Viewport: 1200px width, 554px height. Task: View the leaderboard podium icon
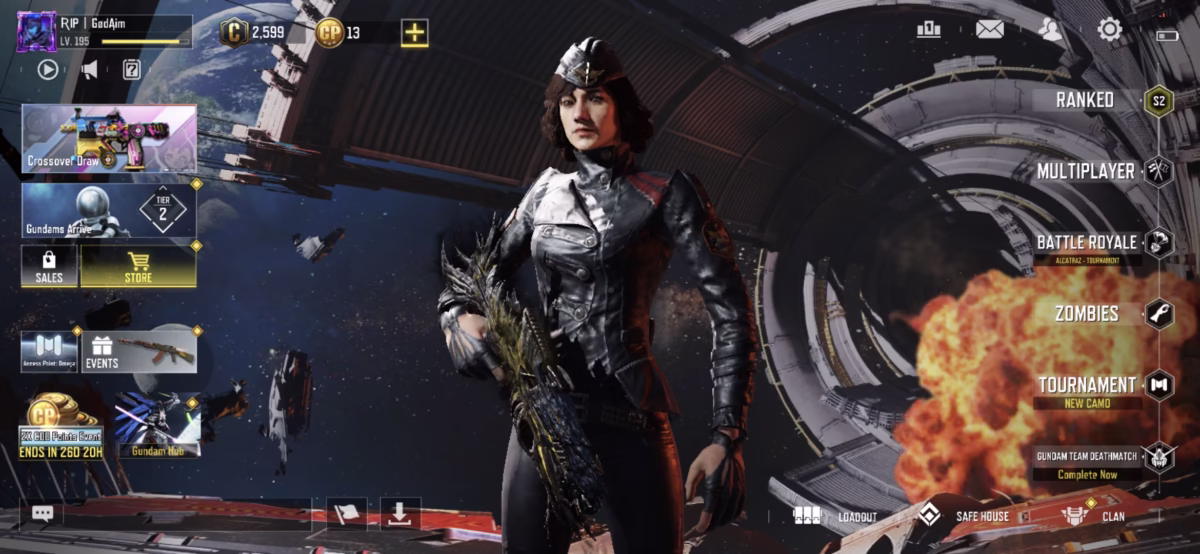point(928,30)
